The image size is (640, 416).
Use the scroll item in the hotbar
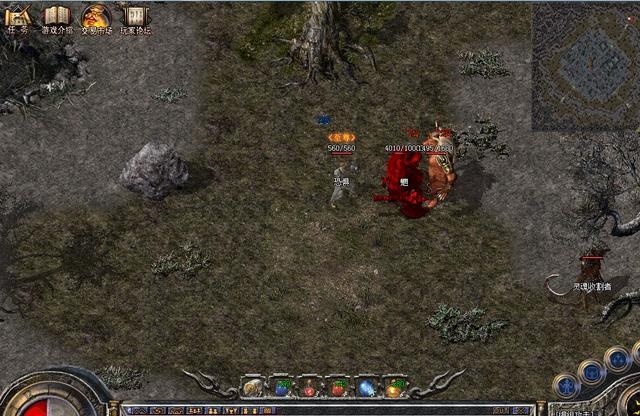click(x=253, y=387)
